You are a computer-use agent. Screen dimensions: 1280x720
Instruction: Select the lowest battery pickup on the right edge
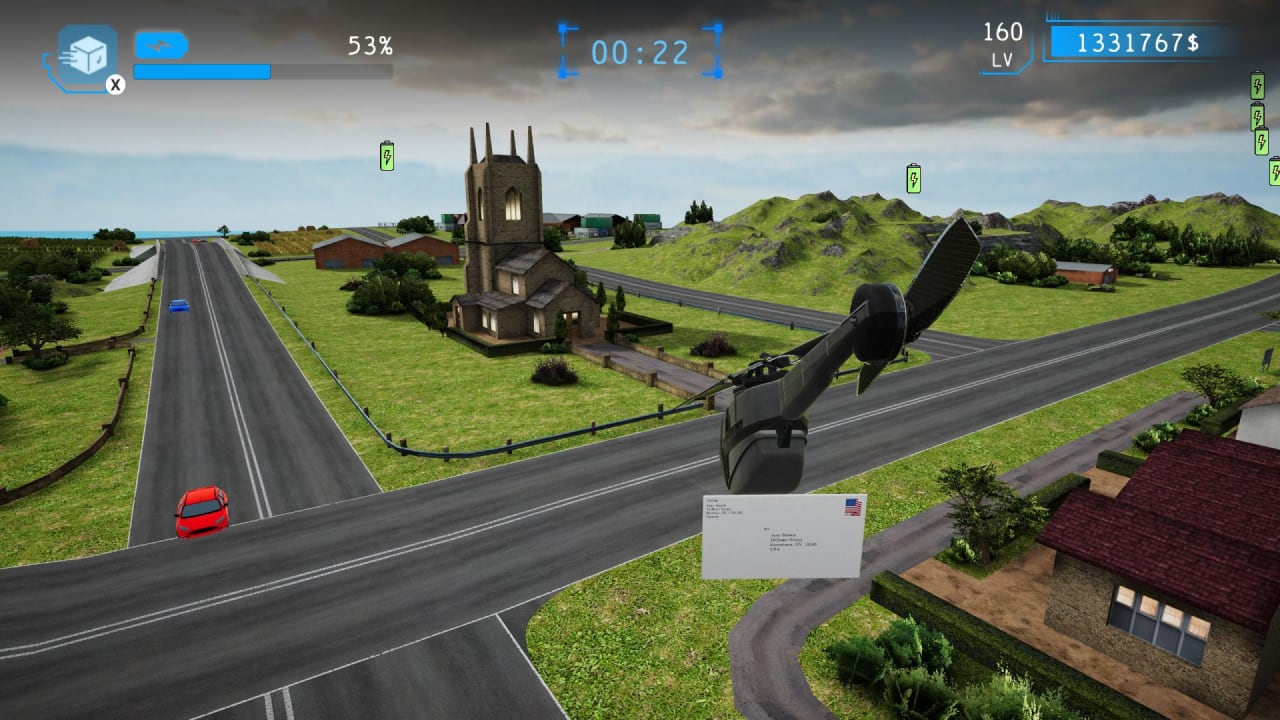(x=1276, y=172)
